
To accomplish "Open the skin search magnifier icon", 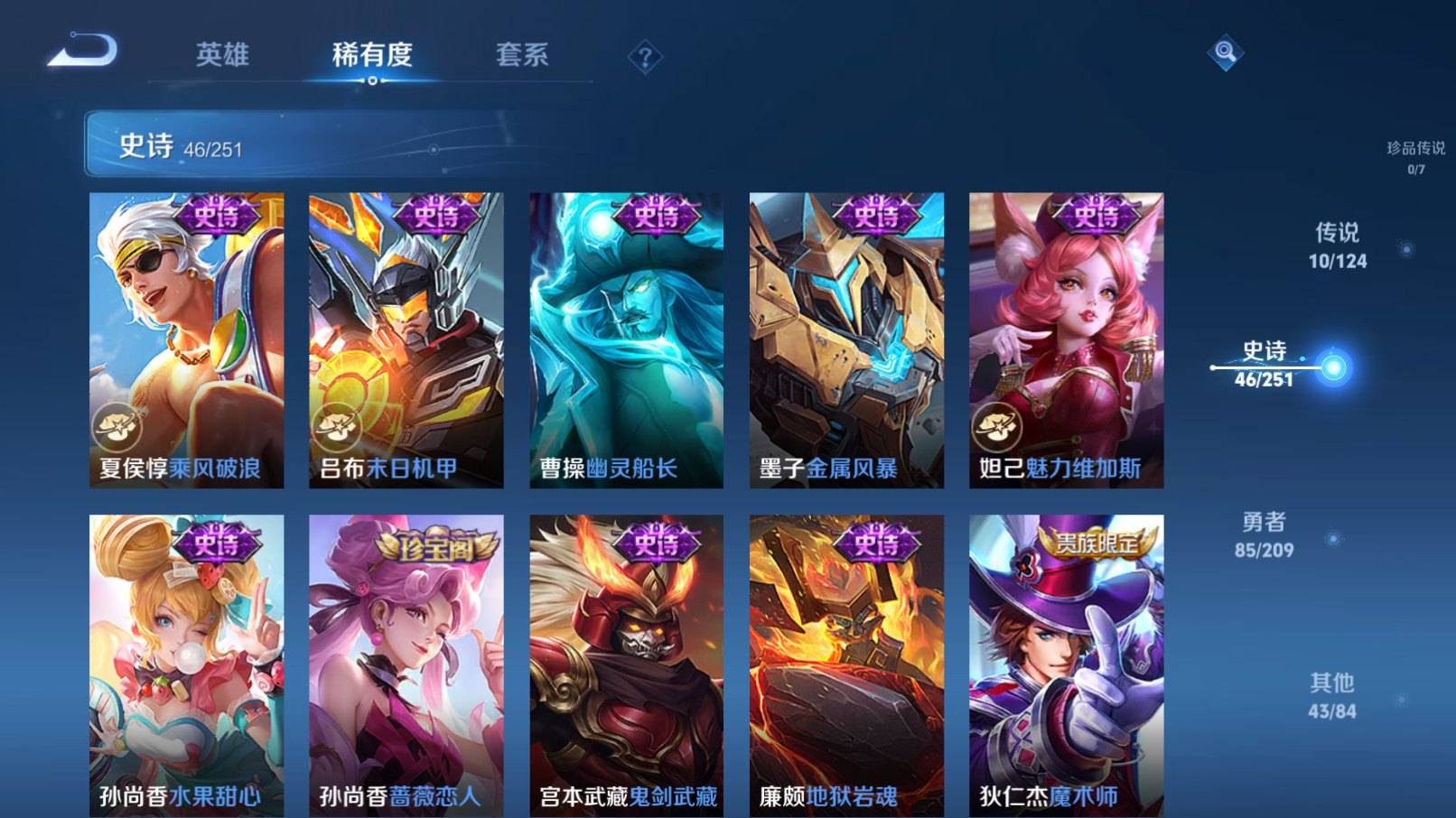I will (x=1226, y=54).
